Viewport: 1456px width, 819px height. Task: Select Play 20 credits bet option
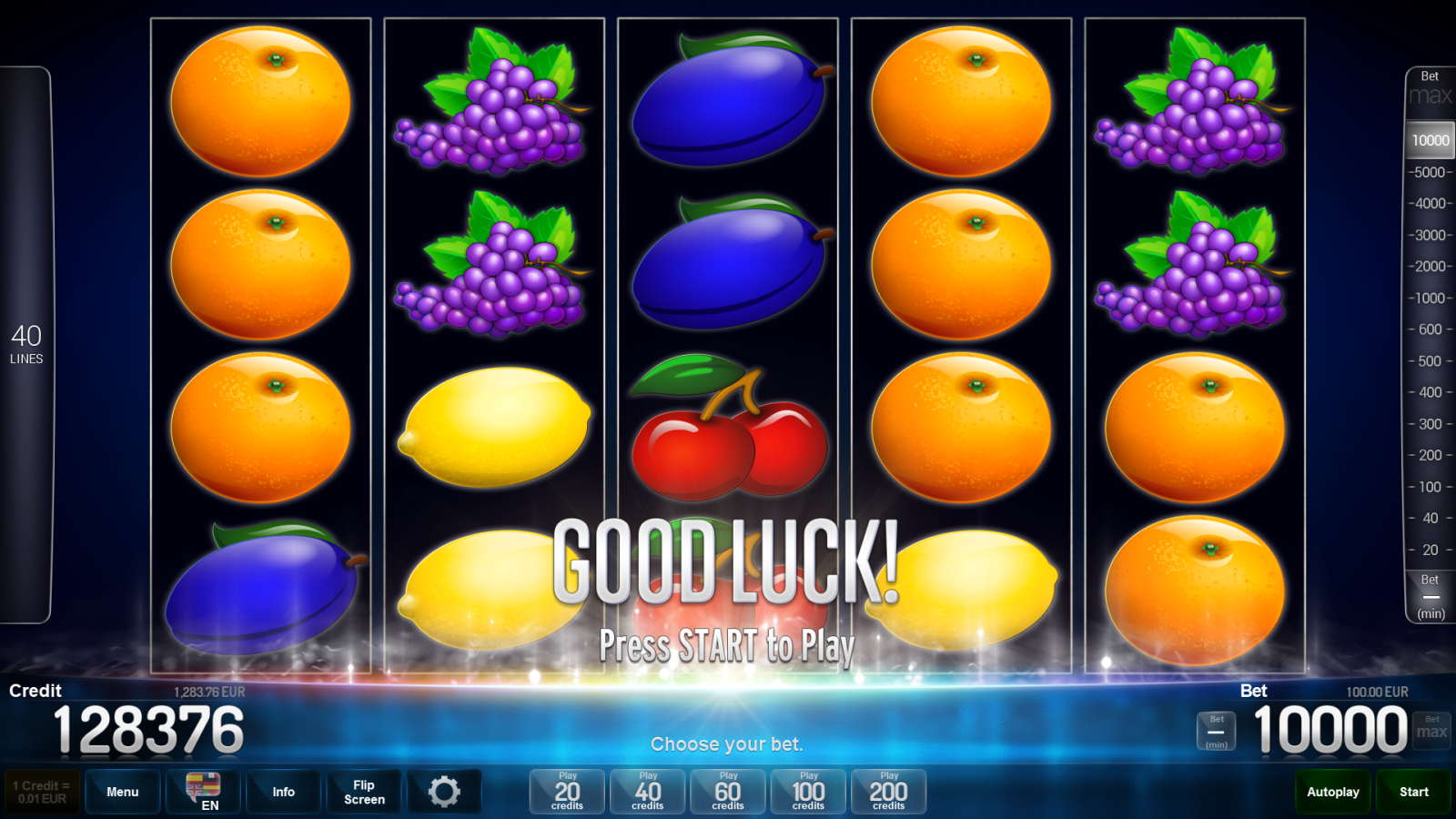point(566,792)
